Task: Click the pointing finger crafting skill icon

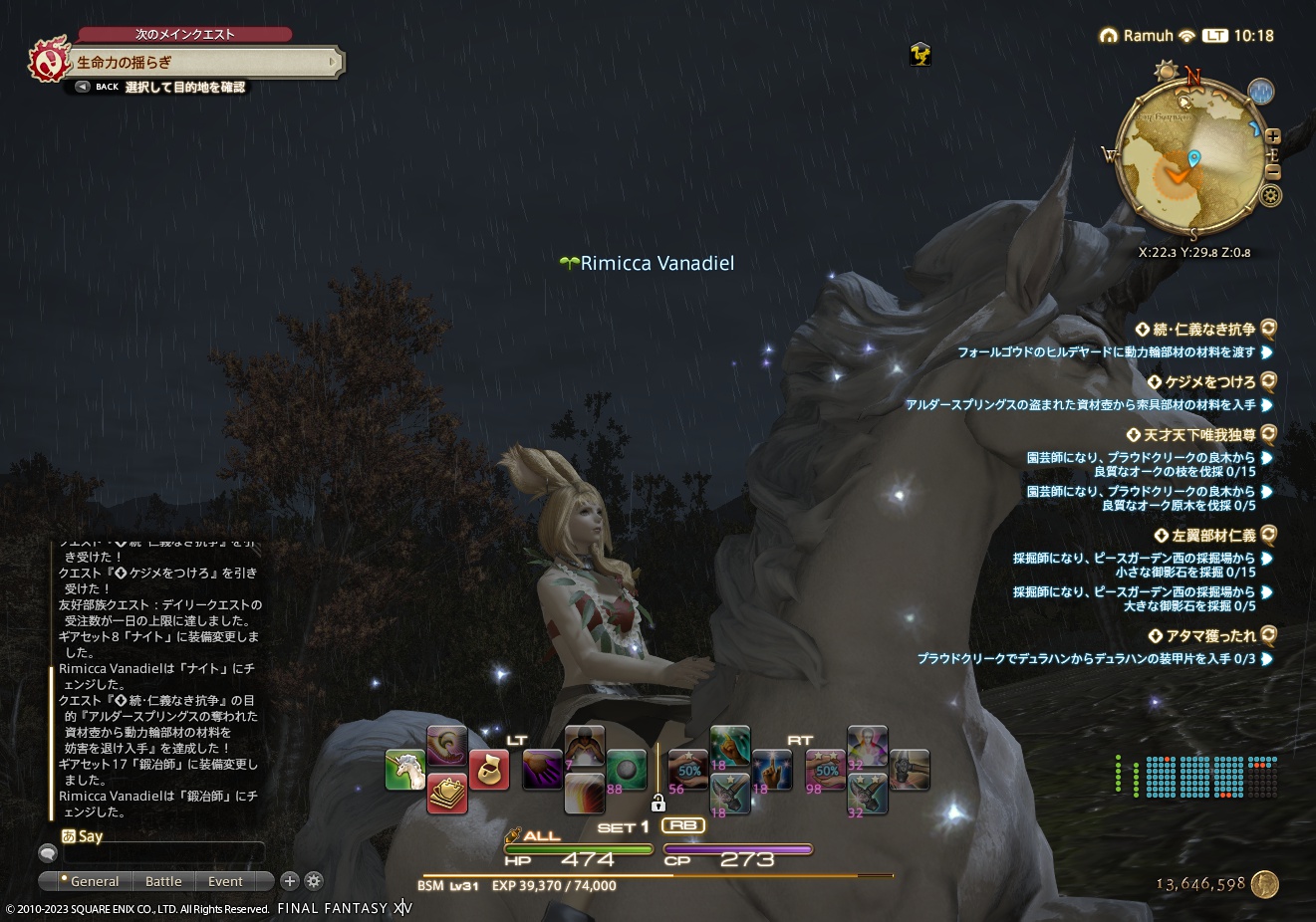Action: click(x=773, y=770)
